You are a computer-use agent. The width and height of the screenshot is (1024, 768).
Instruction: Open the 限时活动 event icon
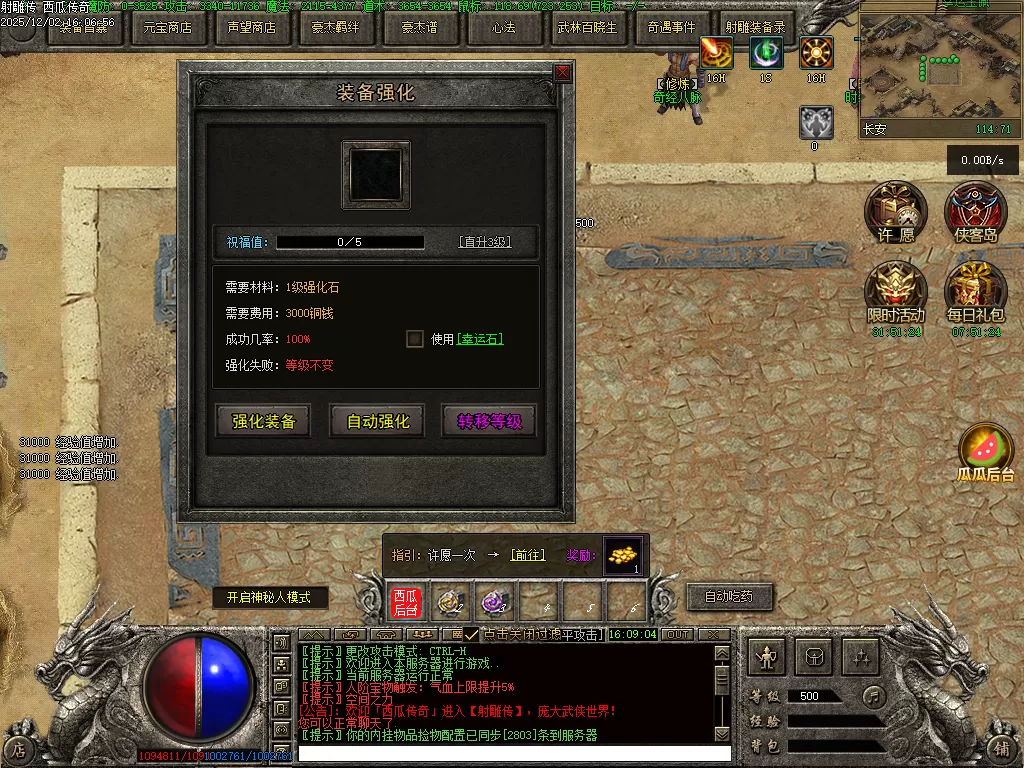pos(896,292)
